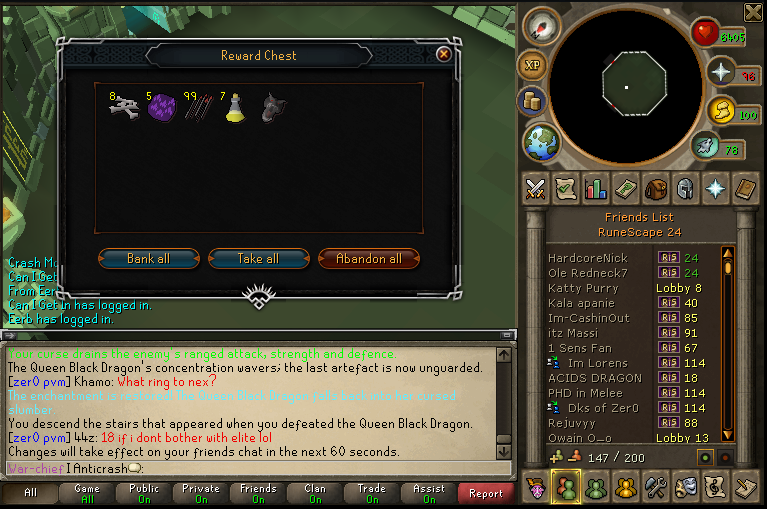Open the backpack inventory tab
Image resolution: width=767 pixels, height=509 pixels.
pyautogui.click(x=655, y=188)
